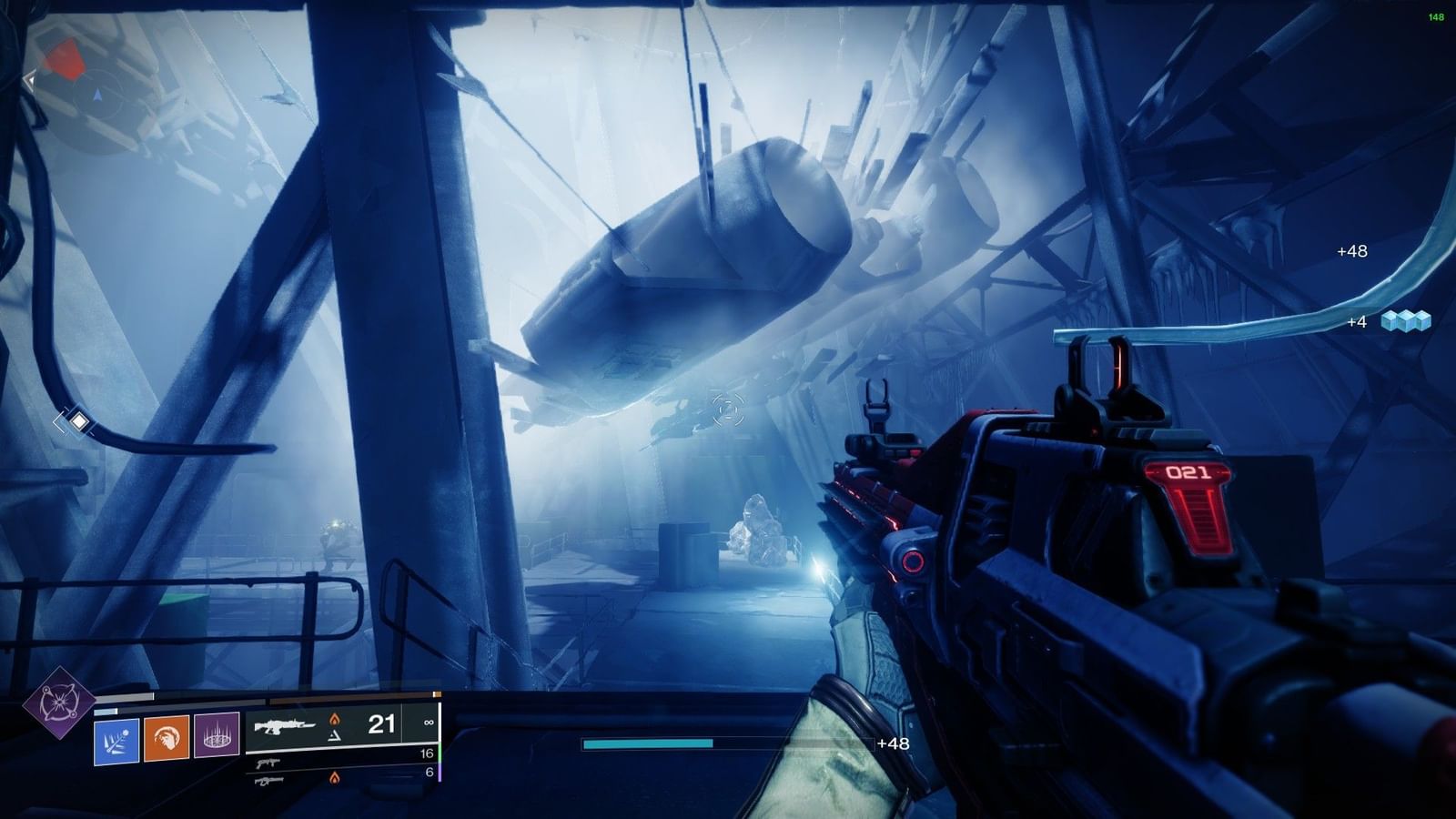
Task: Click the blue melee ability icon
Action: point(116,741)
